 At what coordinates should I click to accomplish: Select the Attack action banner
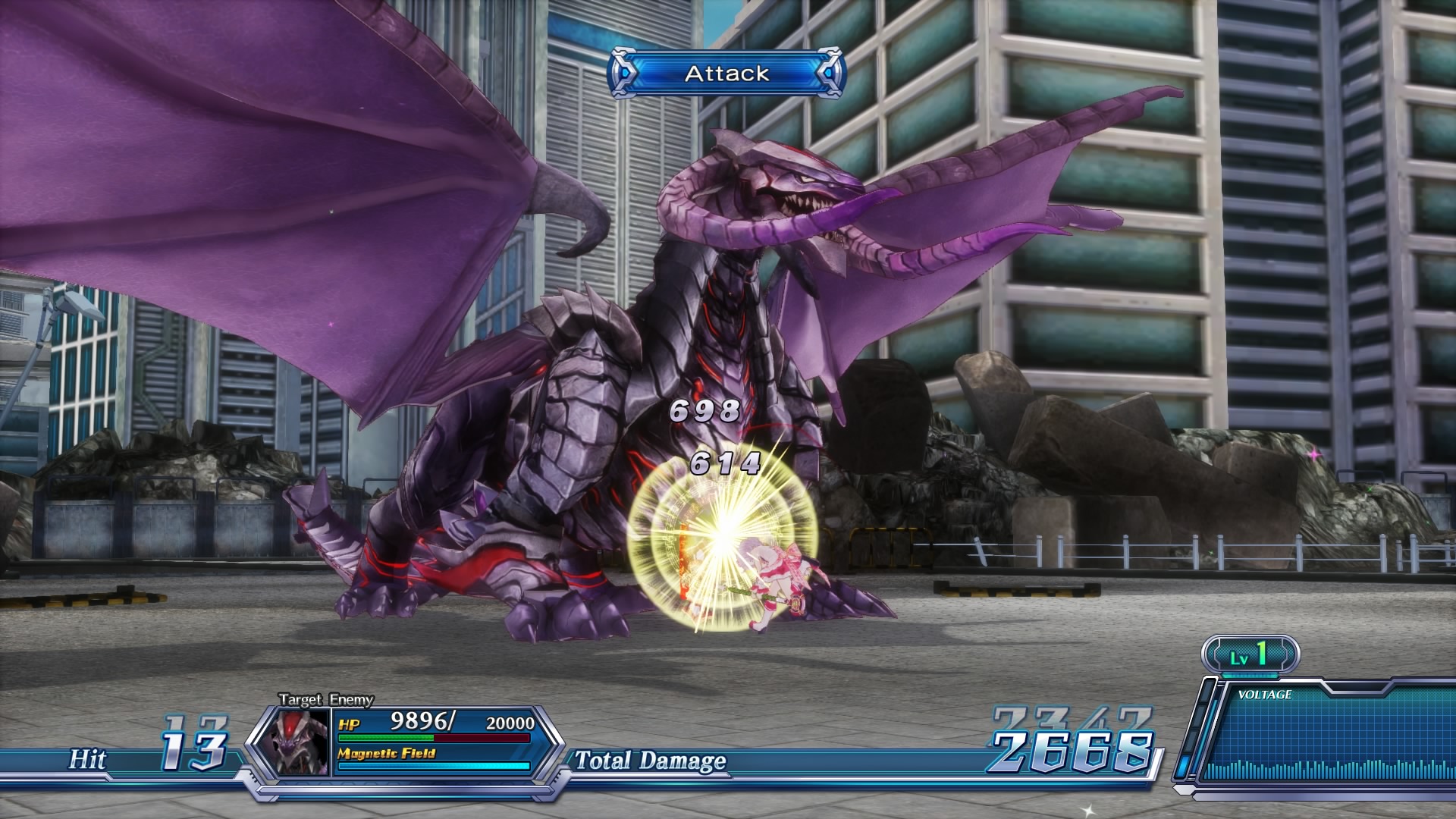[x=726, y=74]
